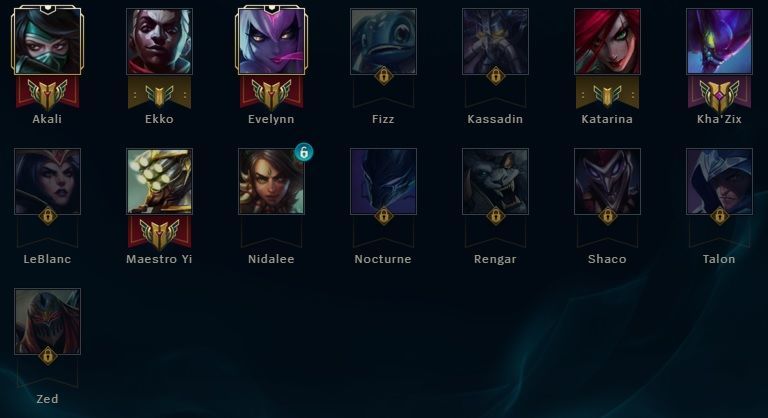Select the Nidalee champion portrait
This screenshot has height=418, width=768.
point(271,182)
